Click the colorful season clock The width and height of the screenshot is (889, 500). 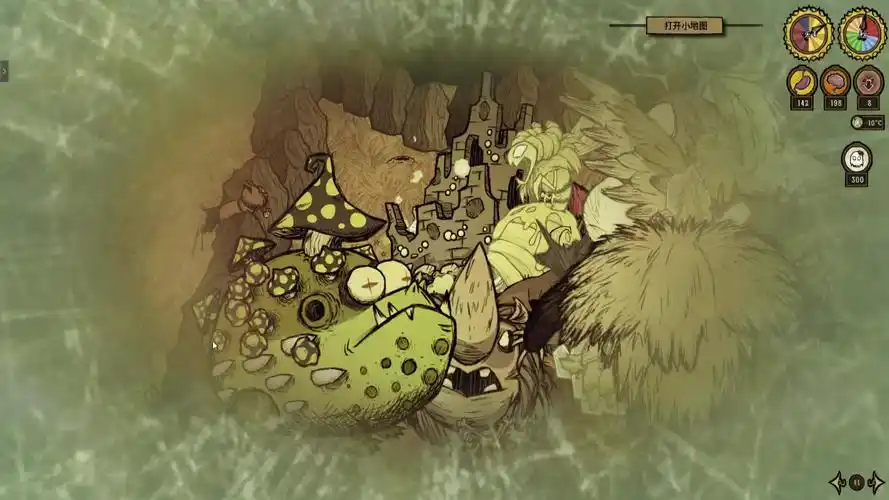[x=861, y=34]
